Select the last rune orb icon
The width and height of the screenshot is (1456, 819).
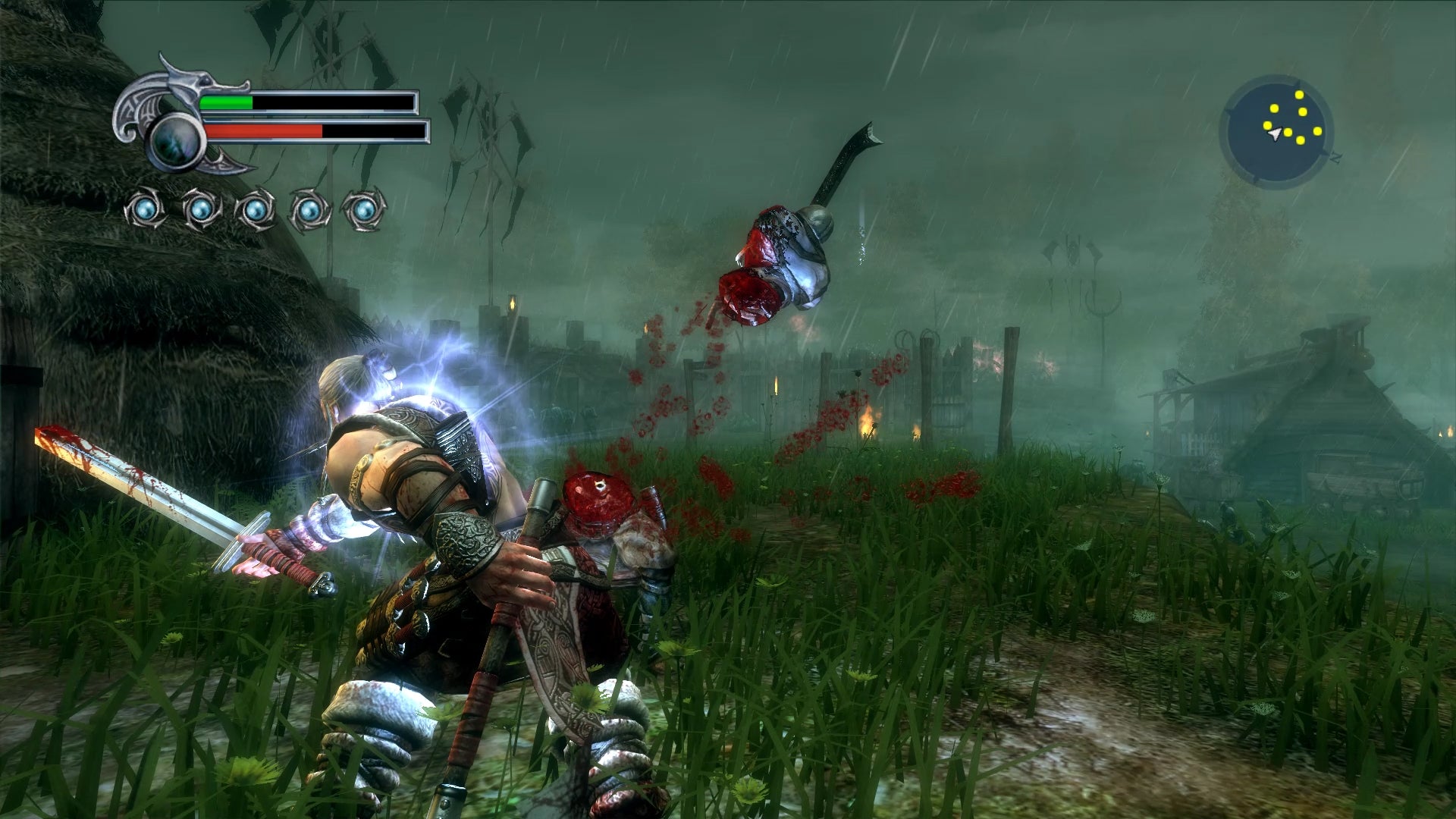(x=362, y=210)
